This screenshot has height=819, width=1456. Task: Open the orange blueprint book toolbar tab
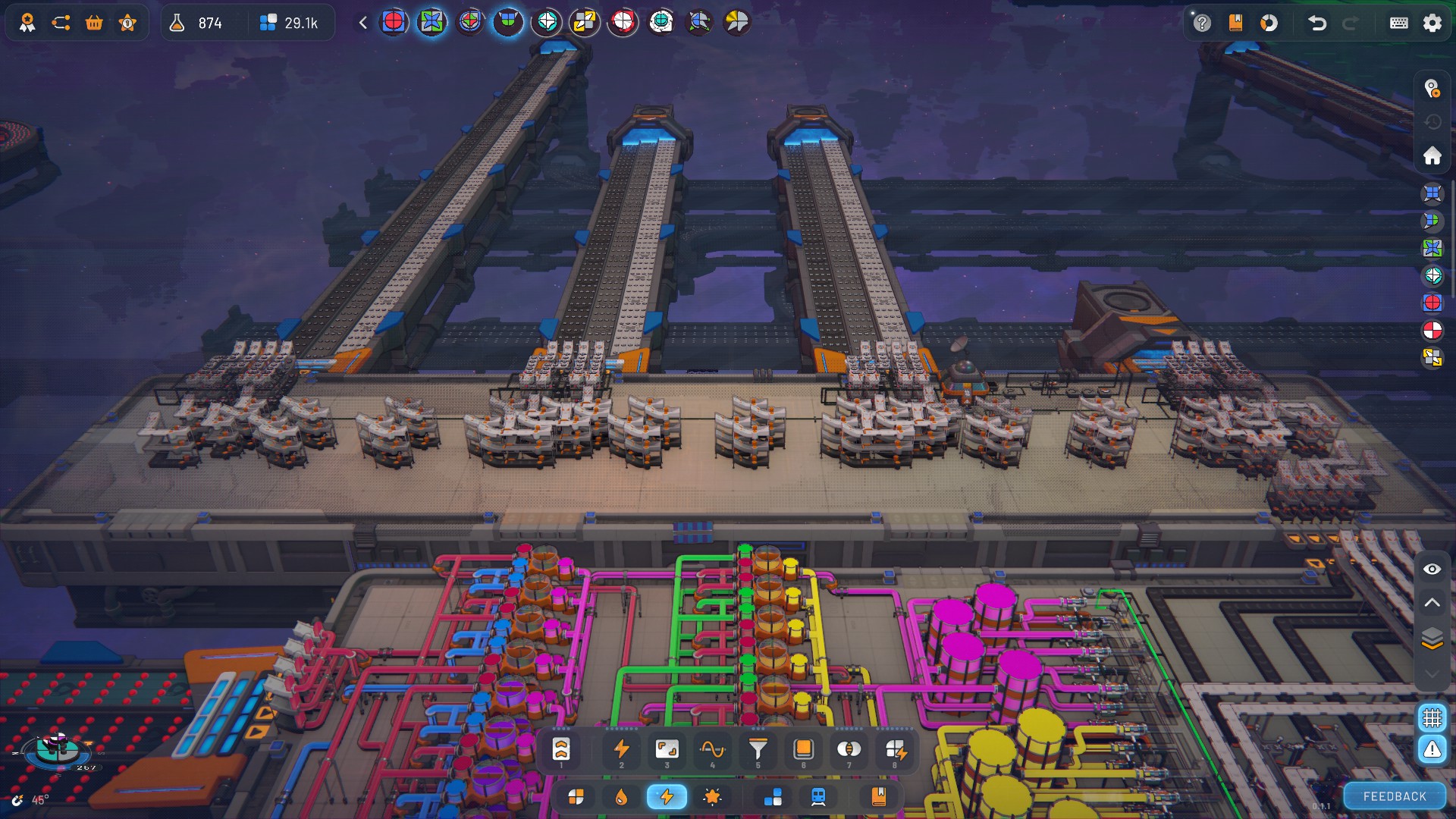coord(878,797)
